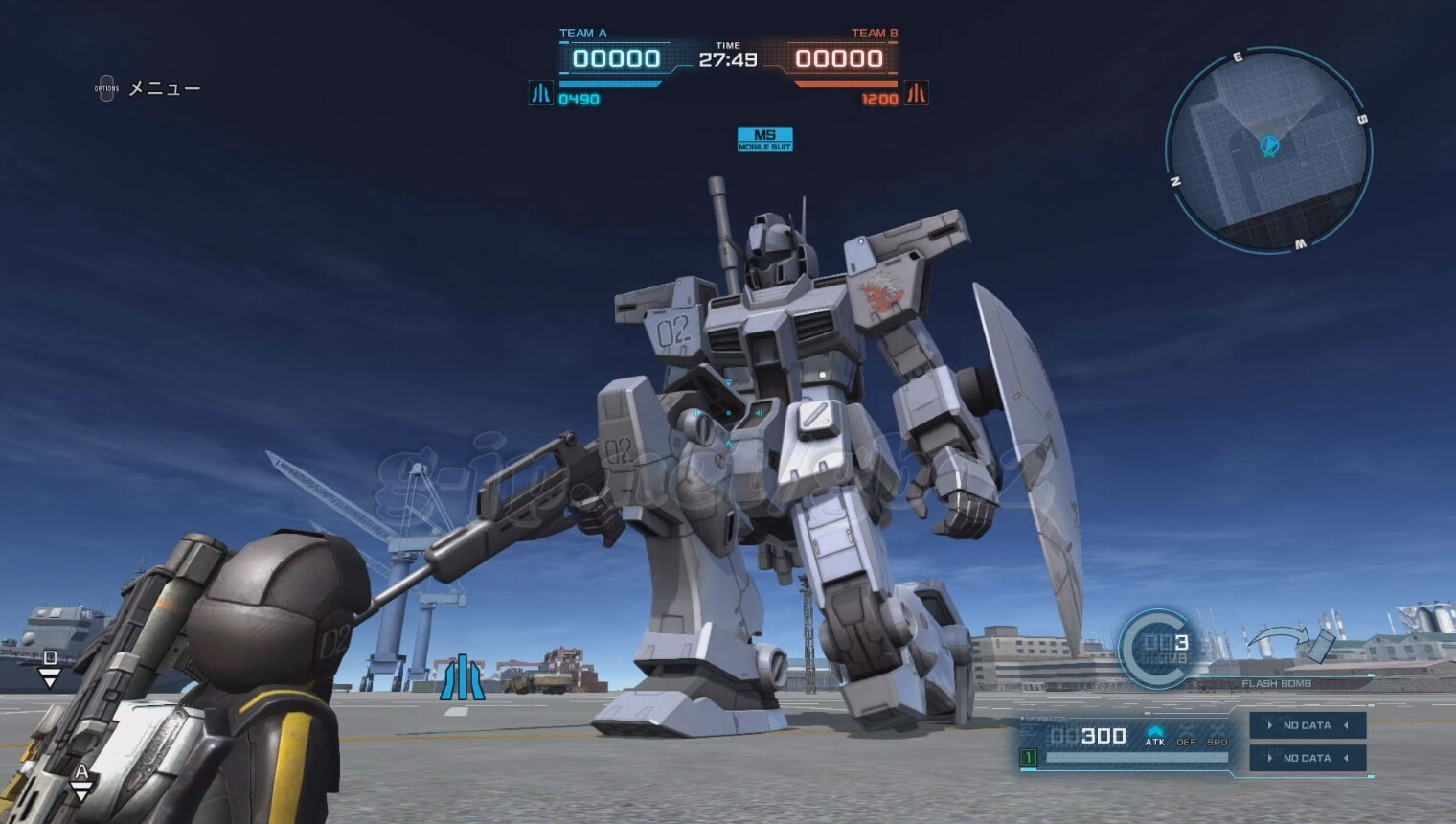This screenshot has width=1456, height=824.
Task: Click the player arrow on the radar
Action: (1269, 147)
